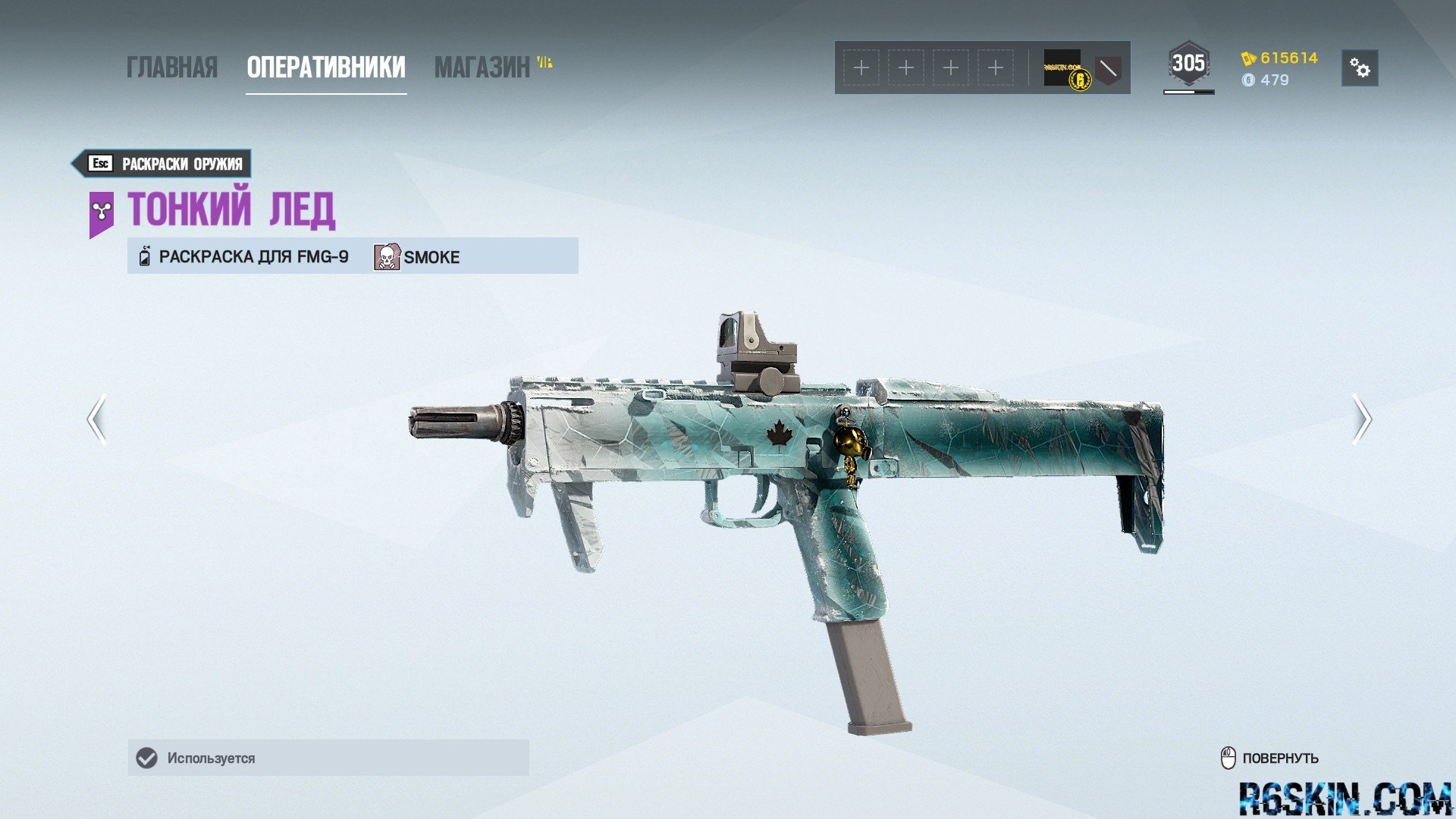The width and height of the screenshot is (1456, 819).
Task: Open the gear settings menu
Action: pyautogui.click(x=1360, y=68)
